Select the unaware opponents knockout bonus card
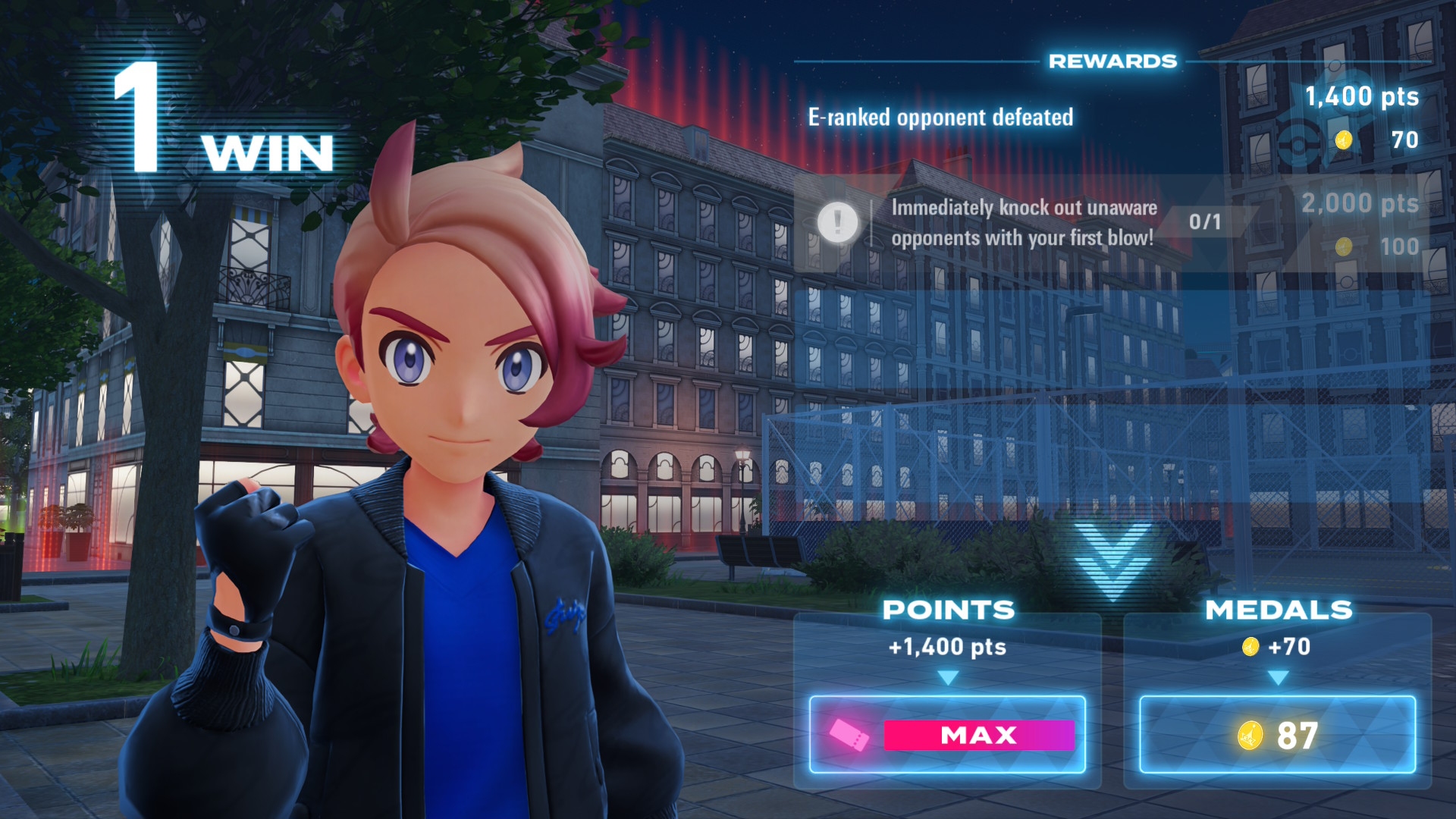Screen dimensions: 1456x819 click(x=1024, y=223)
